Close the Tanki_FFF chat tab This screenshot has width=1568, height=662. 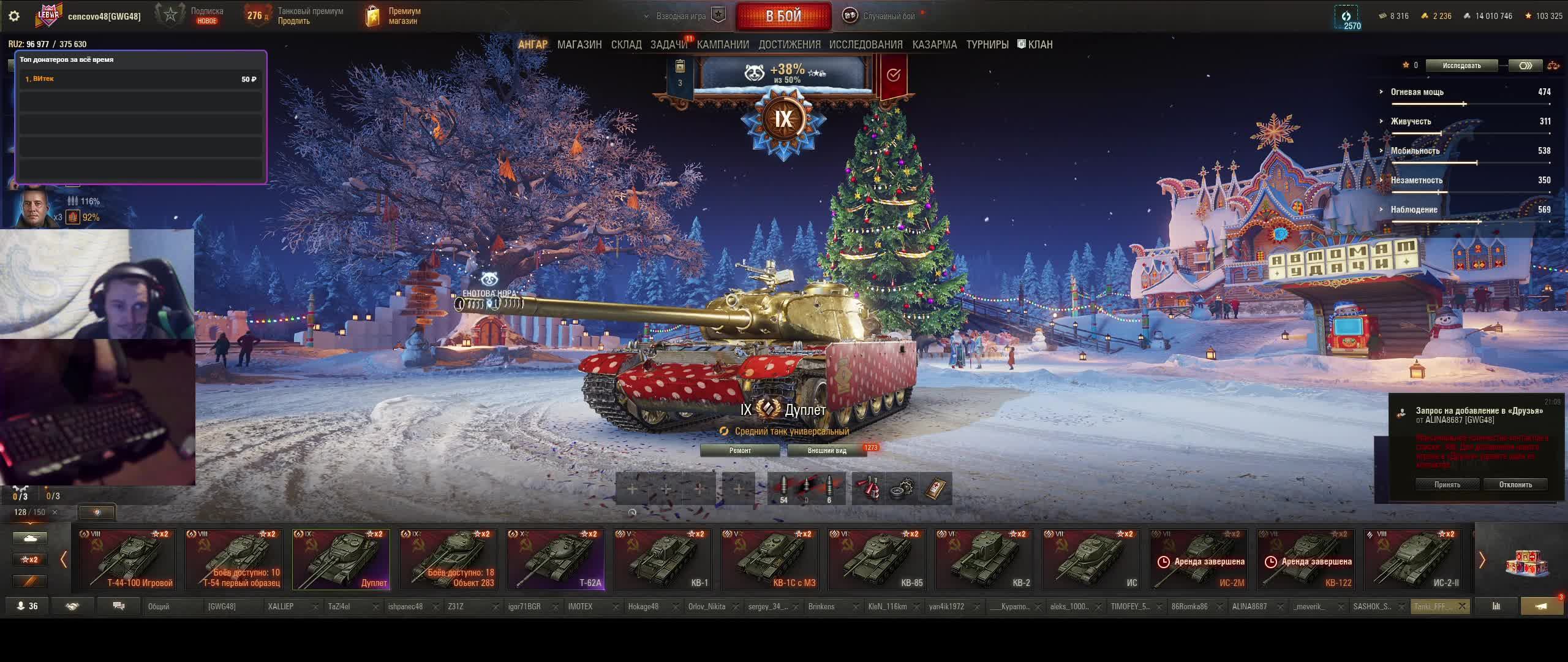1462,606
